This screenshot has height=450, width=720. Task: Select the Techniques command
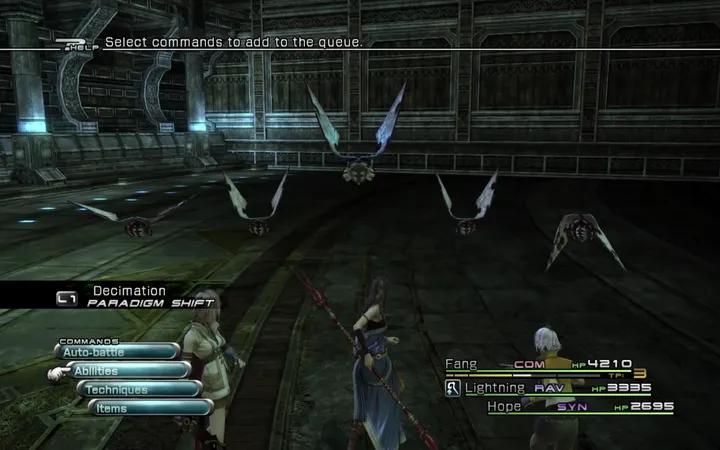[140, 390]
